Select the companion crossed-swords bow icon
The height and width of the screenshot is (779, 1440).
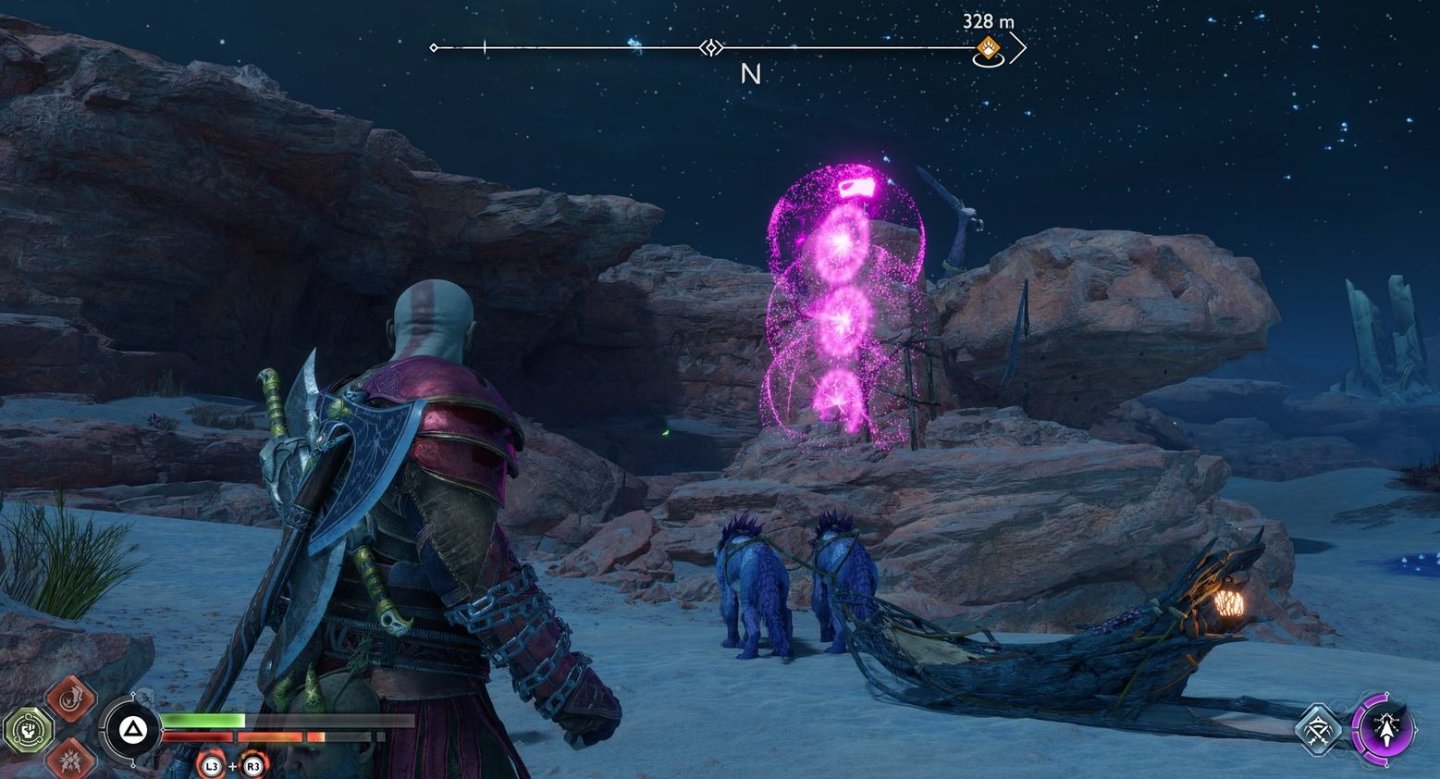1318,729
